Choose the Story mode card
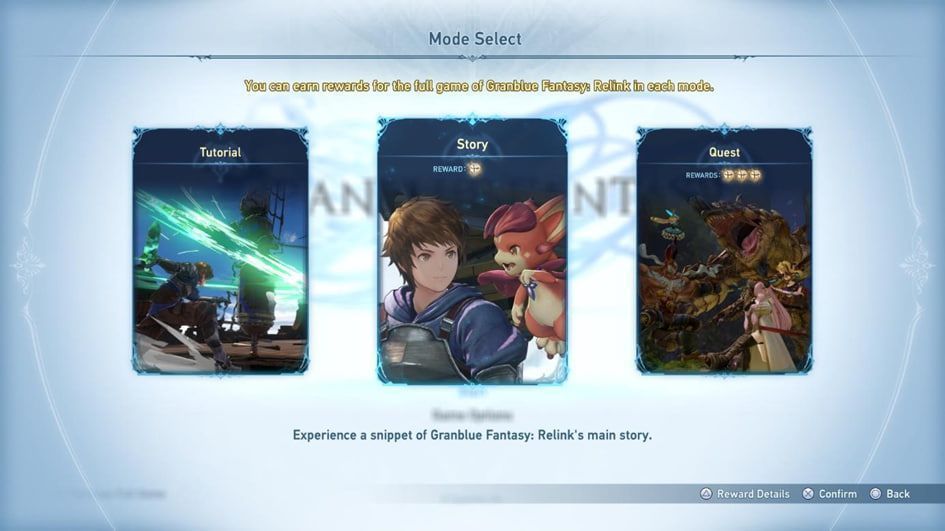The width and height of the screenshot is (945, 531). [x=472, y=250]
